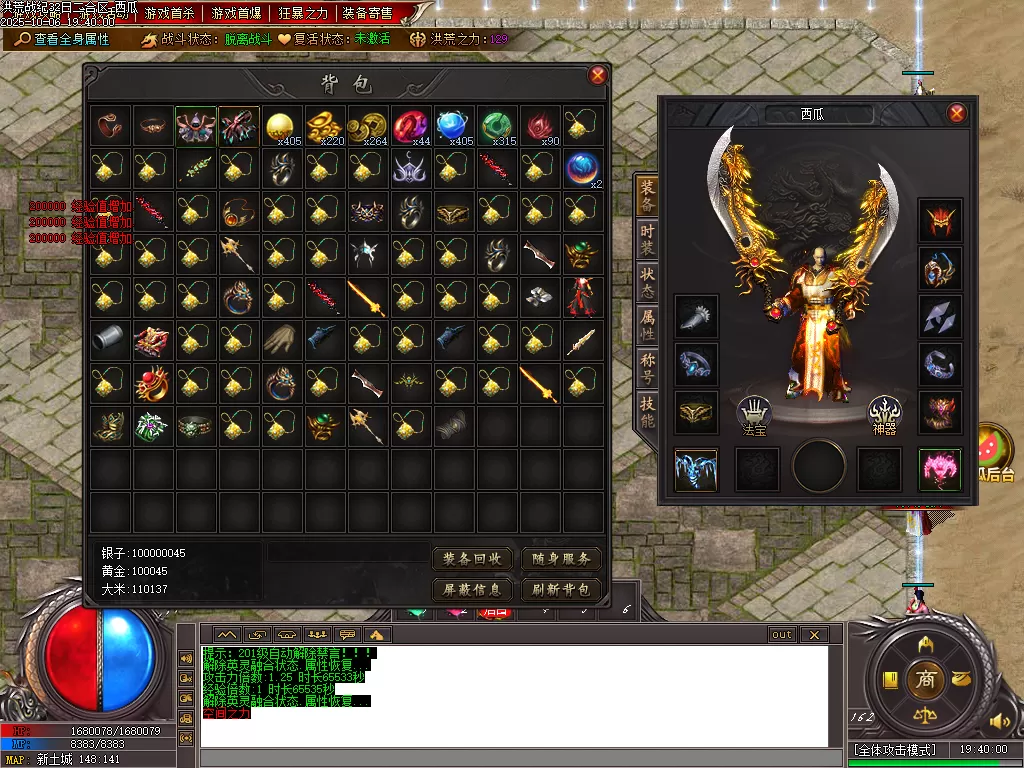Open the 商 shop button
Screen dimensions: 1024x768
coord(925,680)
